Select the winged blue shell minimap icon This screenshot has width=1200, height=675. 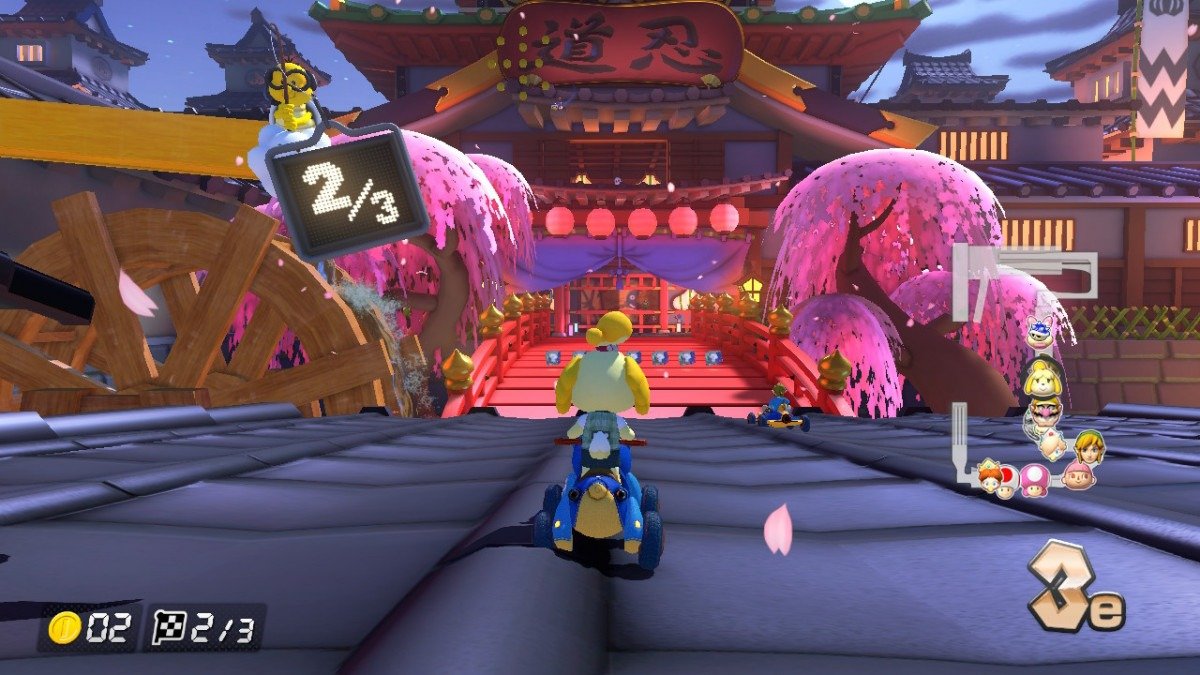click(1039, 331)
